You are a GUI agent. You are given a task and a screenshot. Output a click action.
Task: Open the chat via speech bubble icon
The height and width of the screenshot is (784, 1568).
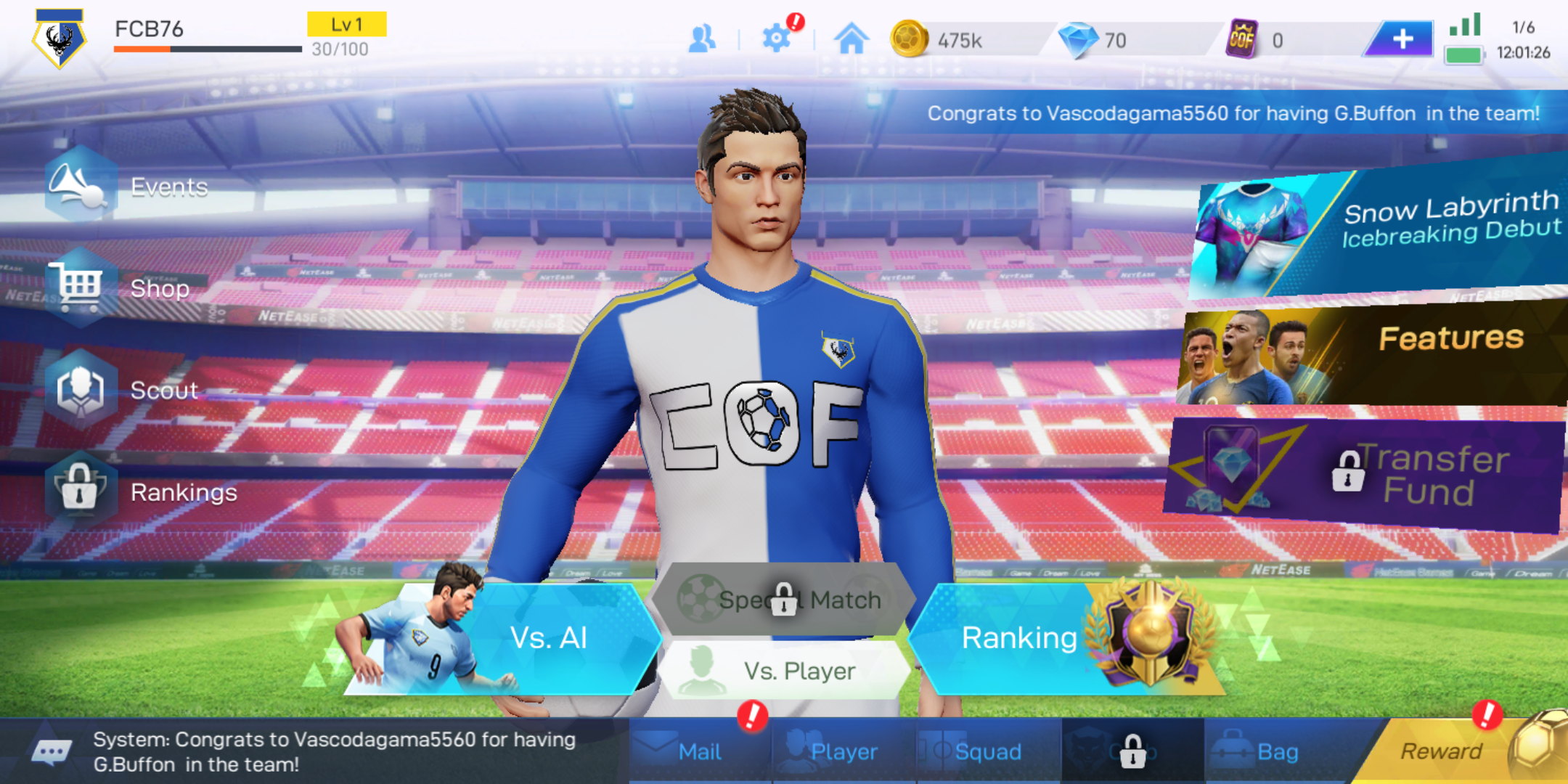pos(51,752)
